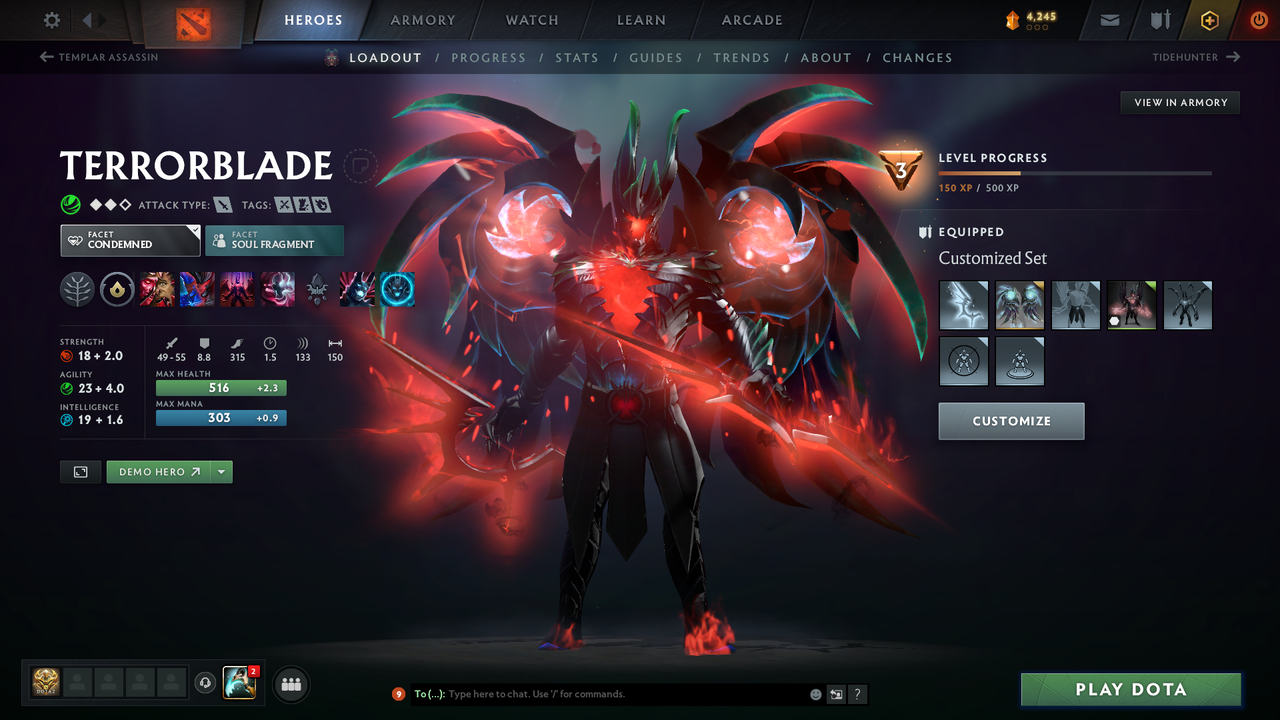Select the Reflection ability icon
1280x720 pixels.
pyautogui.click(x=158, y=289)
